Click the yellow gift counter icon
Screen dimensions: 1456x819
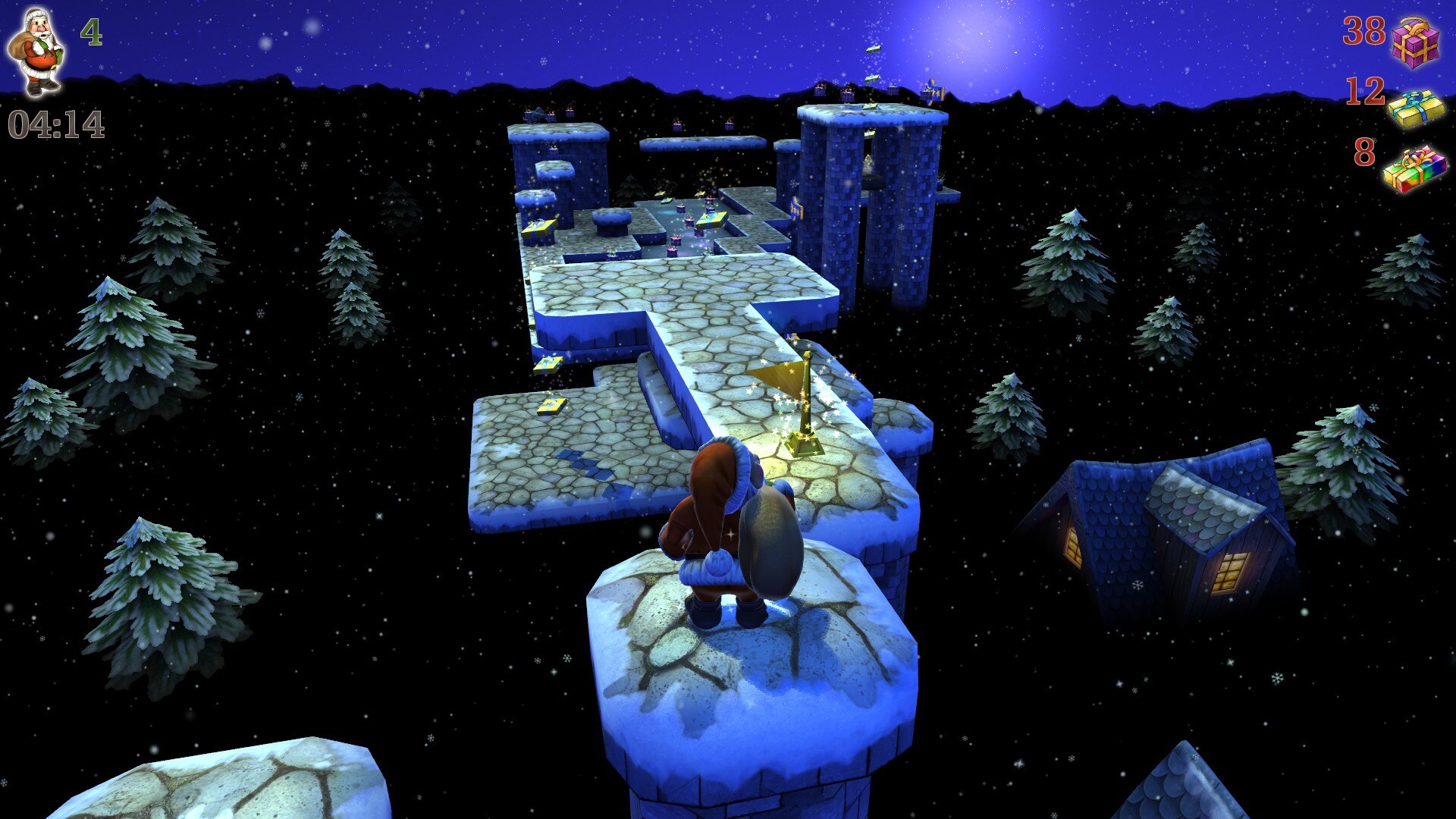1415,108
